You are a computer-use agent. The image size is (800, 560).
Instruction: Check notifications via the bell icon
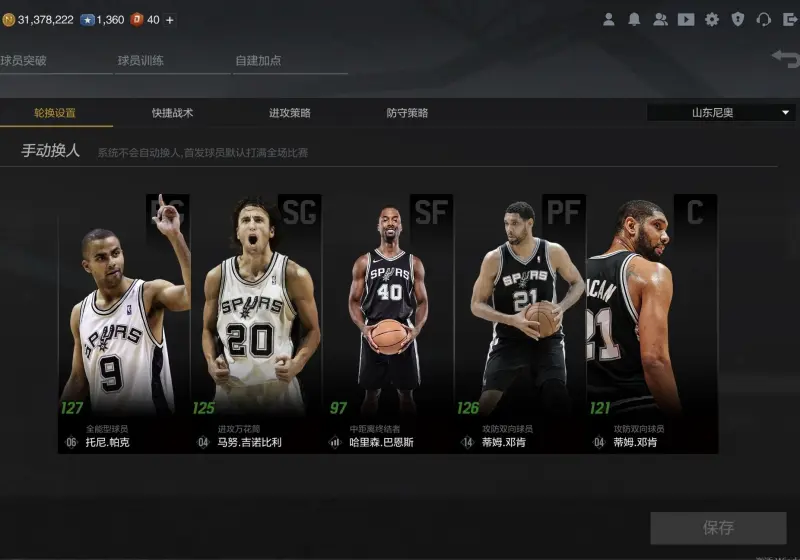(634, 19)
